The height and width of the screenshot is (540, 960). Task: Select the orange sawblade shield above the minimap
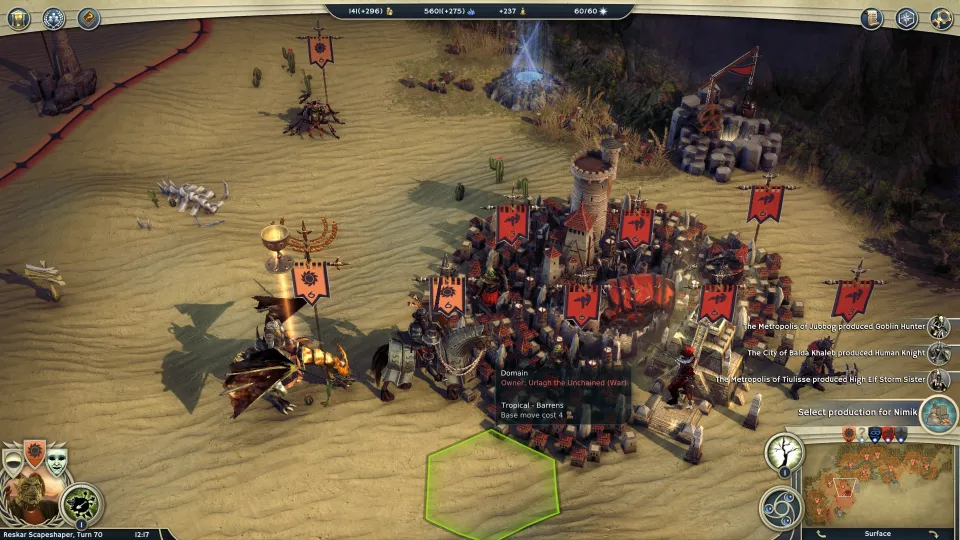point(849,435)
